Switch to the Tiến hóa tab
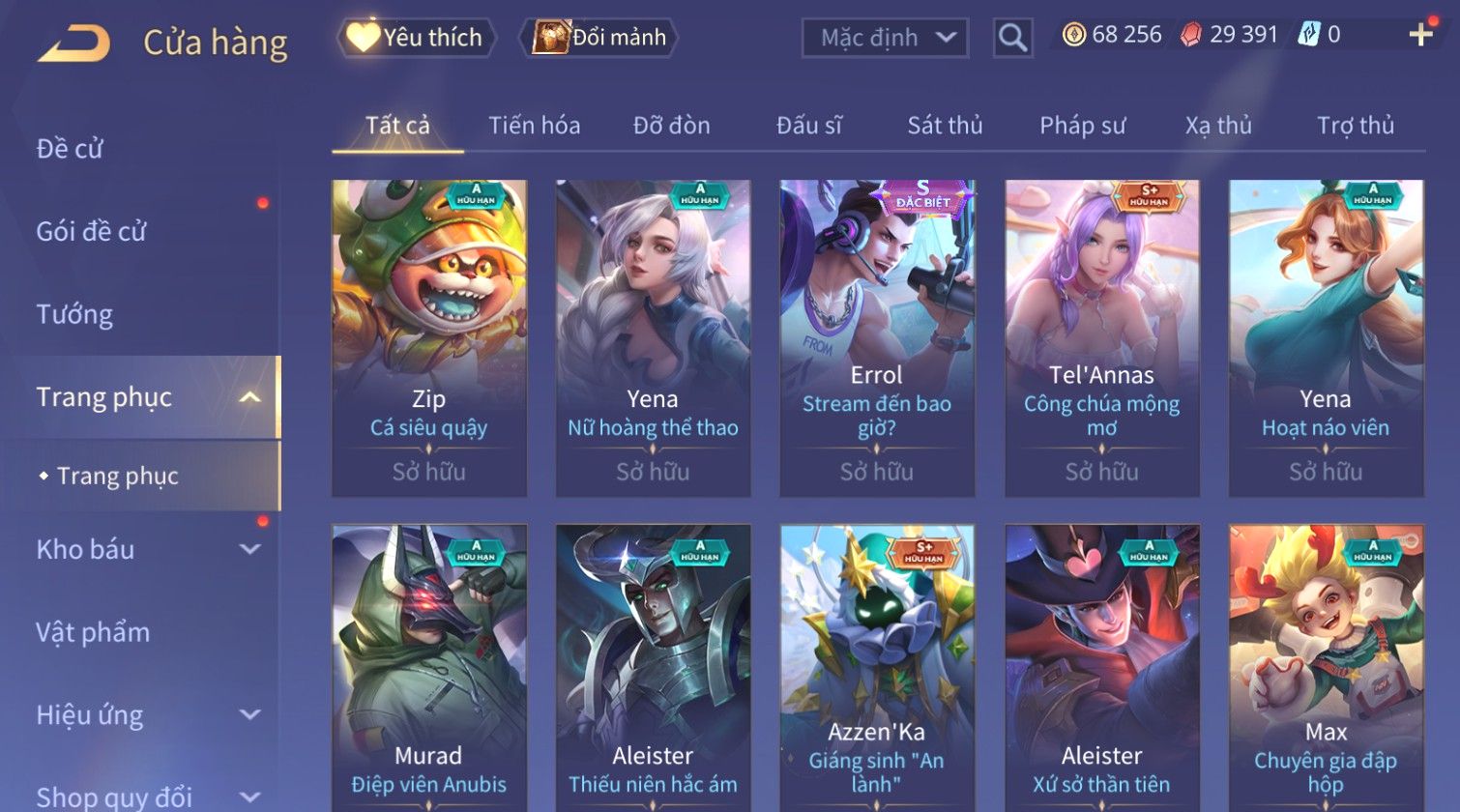 coord(534,126)
